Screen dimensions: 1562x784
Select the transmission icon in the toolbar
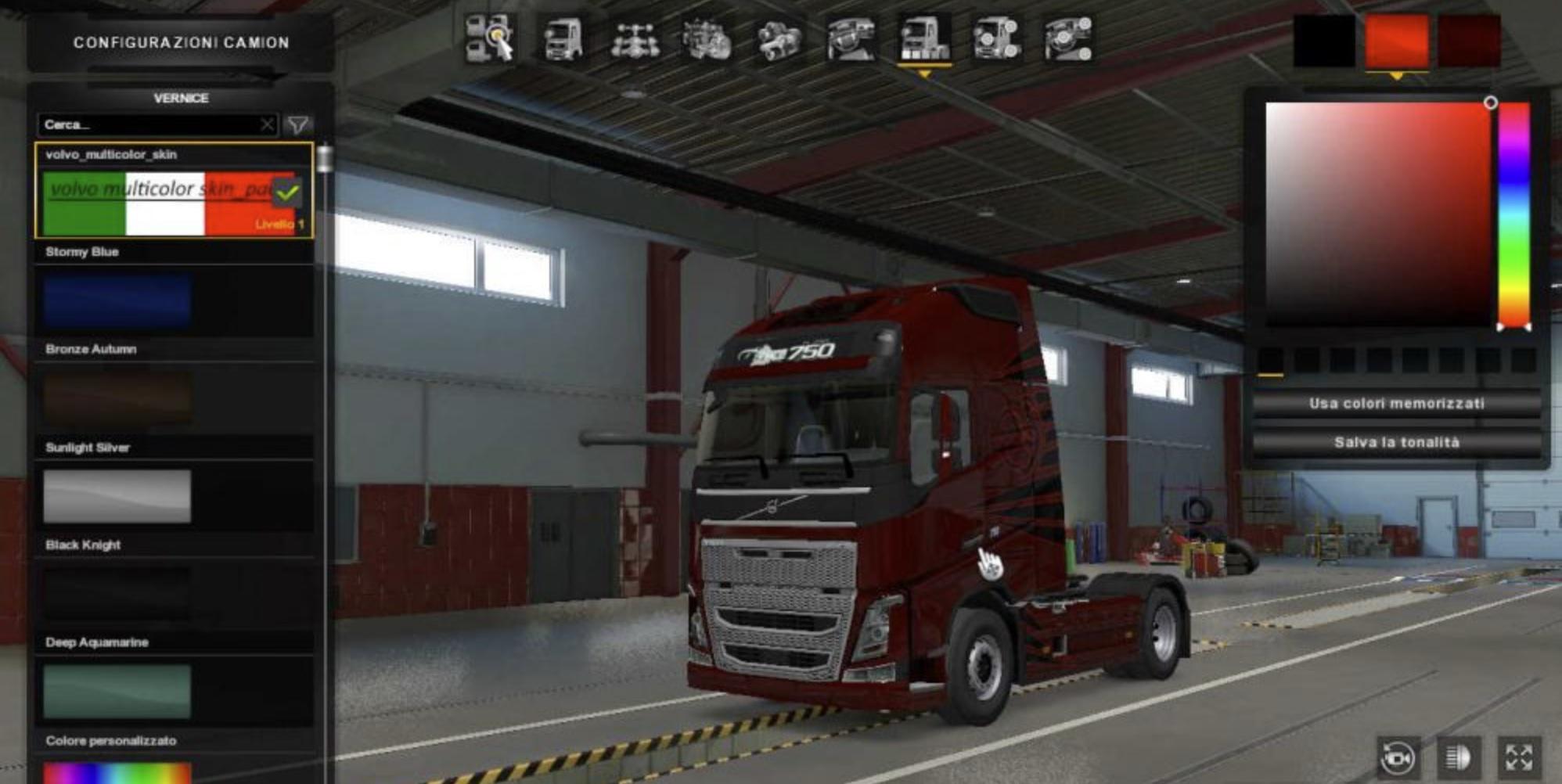(776, 39)
